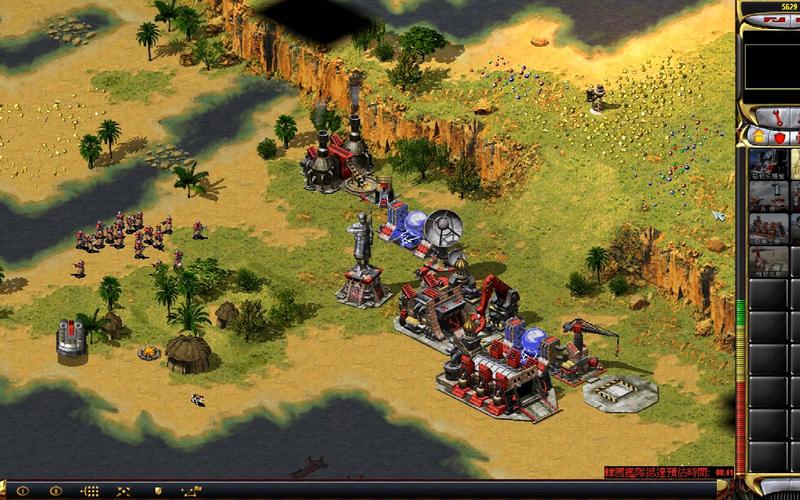The image size is (800, 500).
Task: Activate the crossed-arrows deploy command
Action: (122, 490)
